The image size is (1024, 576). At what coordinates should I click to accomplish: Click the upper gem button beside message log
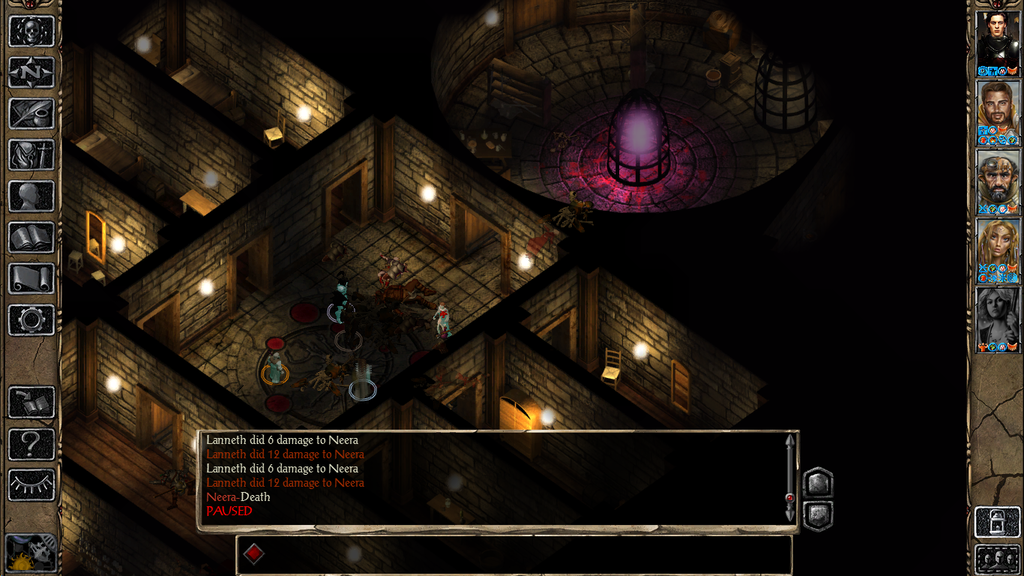click(818, 482)
